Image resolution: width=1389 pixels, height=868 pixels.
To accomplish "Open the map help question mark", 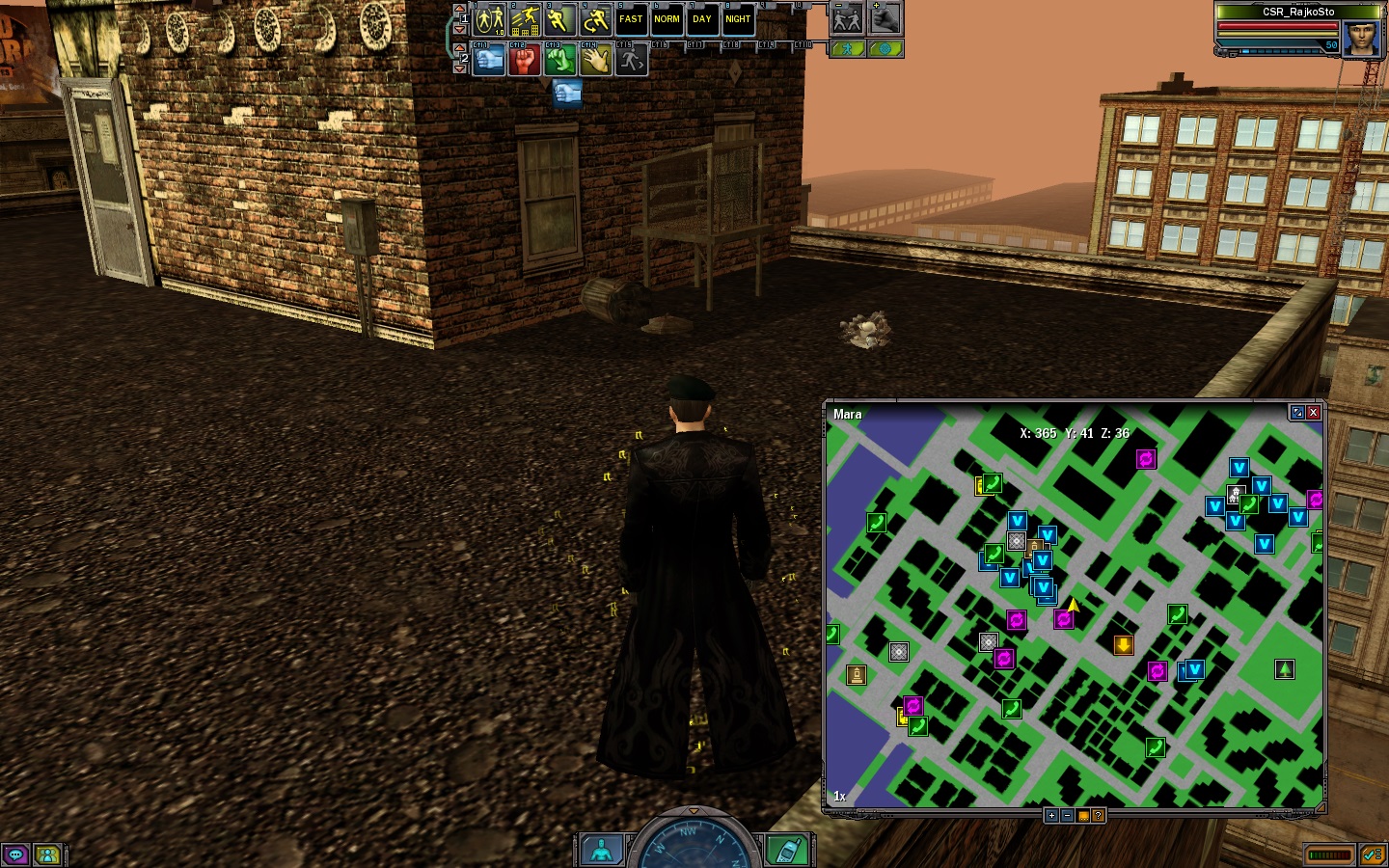I will click(1098, 816).
